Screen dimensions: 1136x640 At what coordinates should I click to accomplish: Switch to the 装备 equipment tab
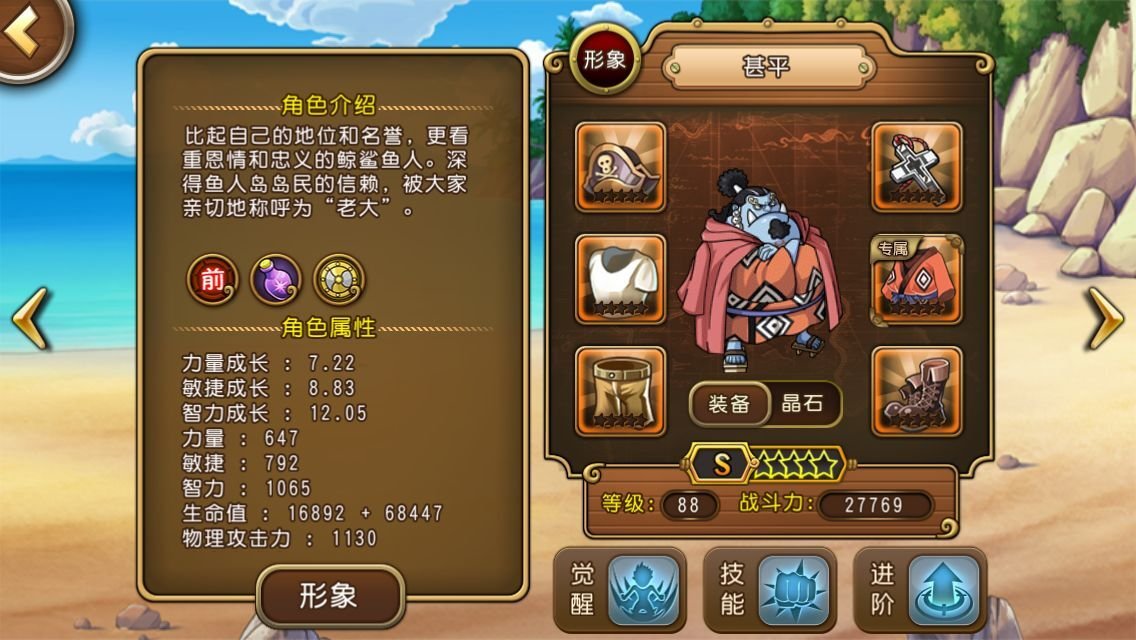pyautogui.click(x=729, y=404)
